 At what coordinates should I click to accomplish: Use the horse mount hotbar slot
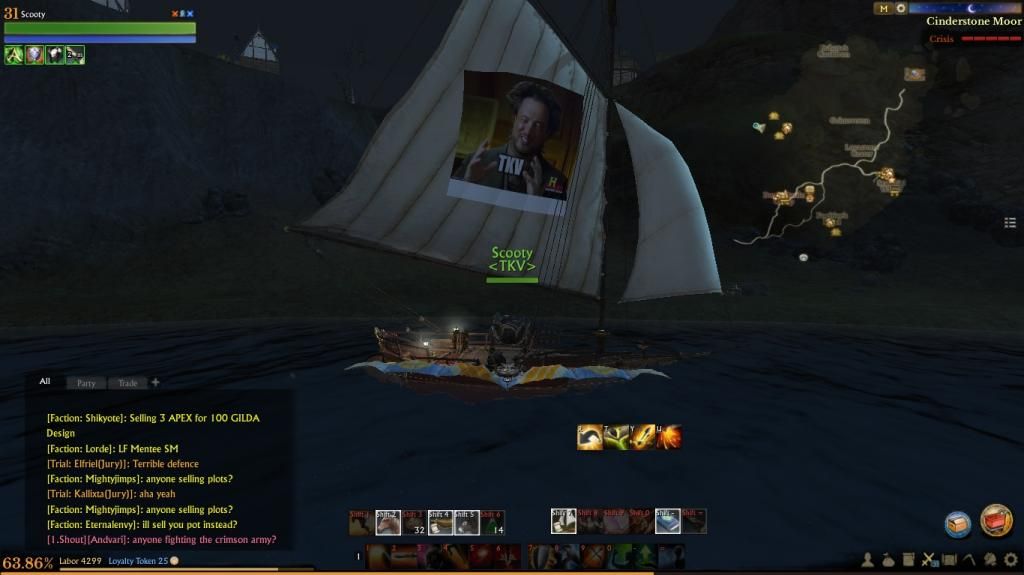pos(388,521)
